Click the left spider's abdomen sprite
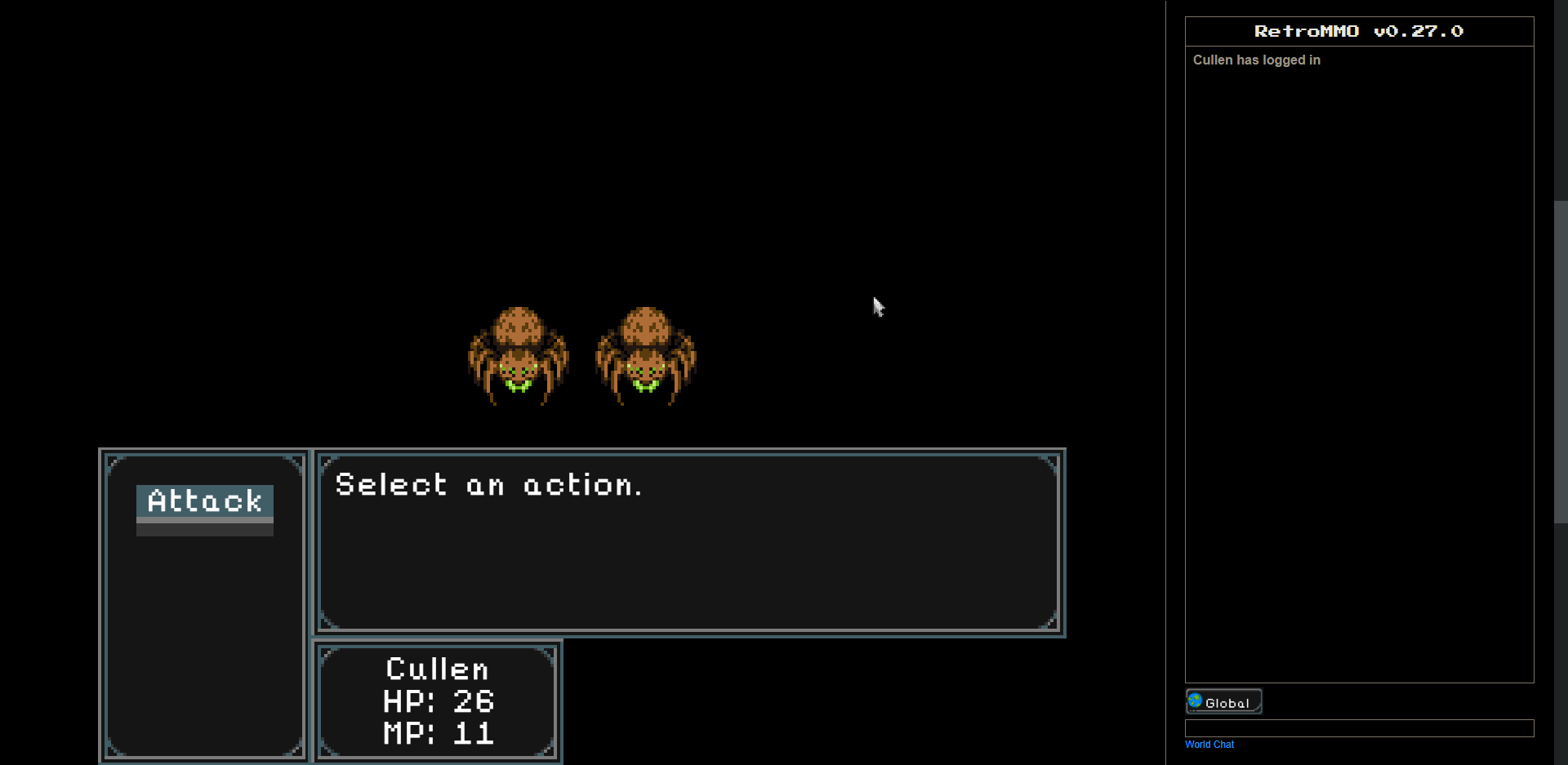The width and height of the screenshot is (1568, 765). (519, 327)
